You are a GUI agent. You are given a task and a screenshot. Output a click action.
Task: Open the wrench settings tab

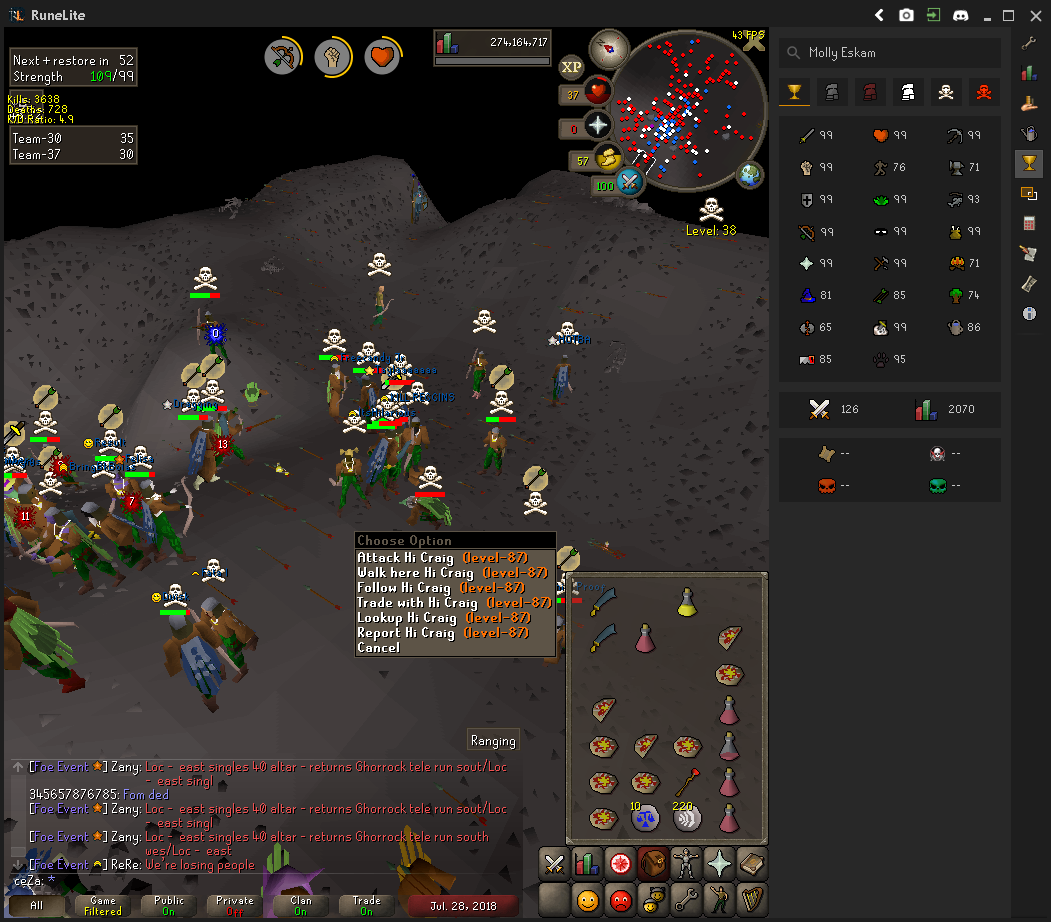[686, 899]
